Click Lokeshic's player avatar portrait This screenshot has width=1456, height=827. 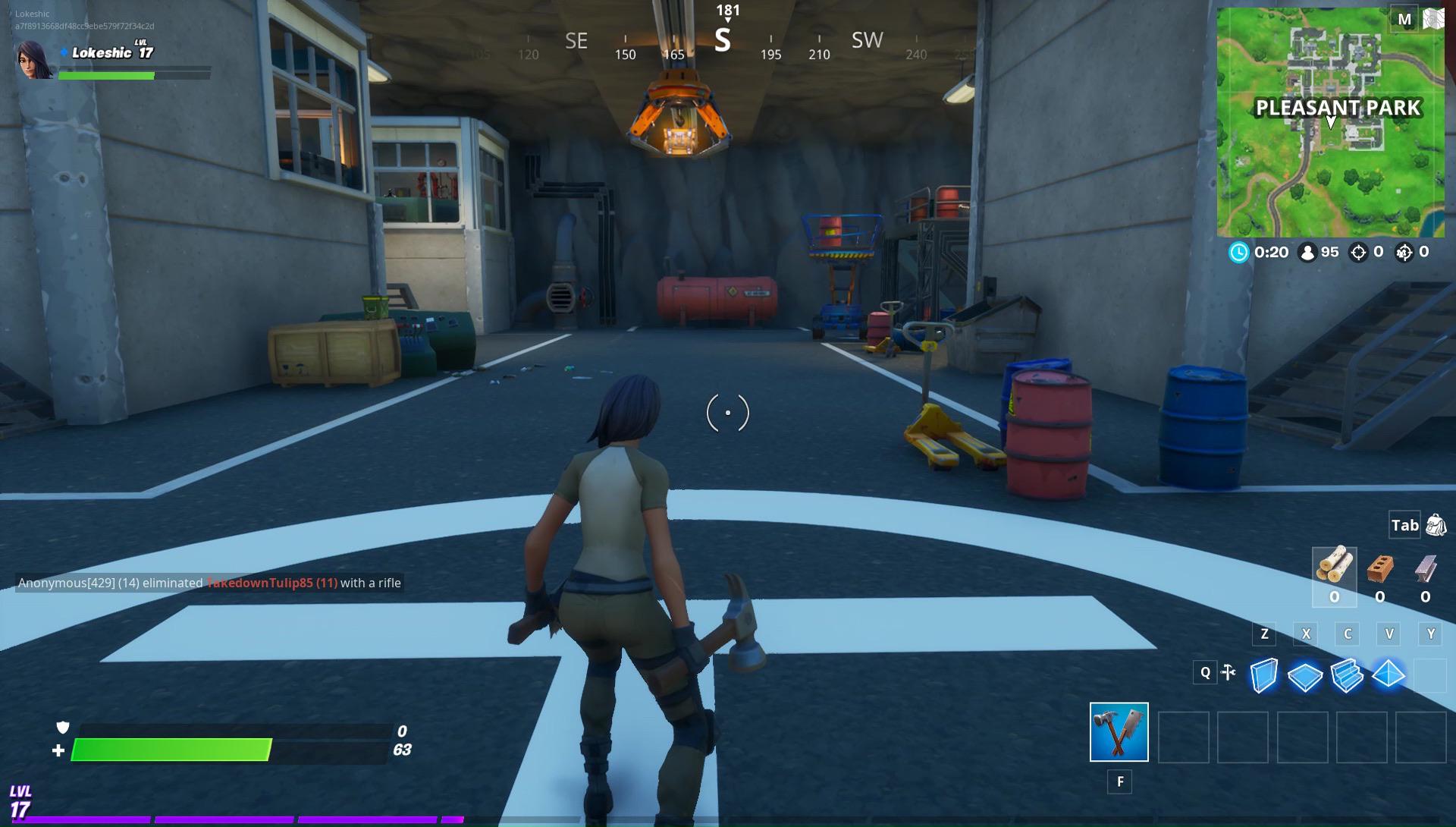pos(34,60)
